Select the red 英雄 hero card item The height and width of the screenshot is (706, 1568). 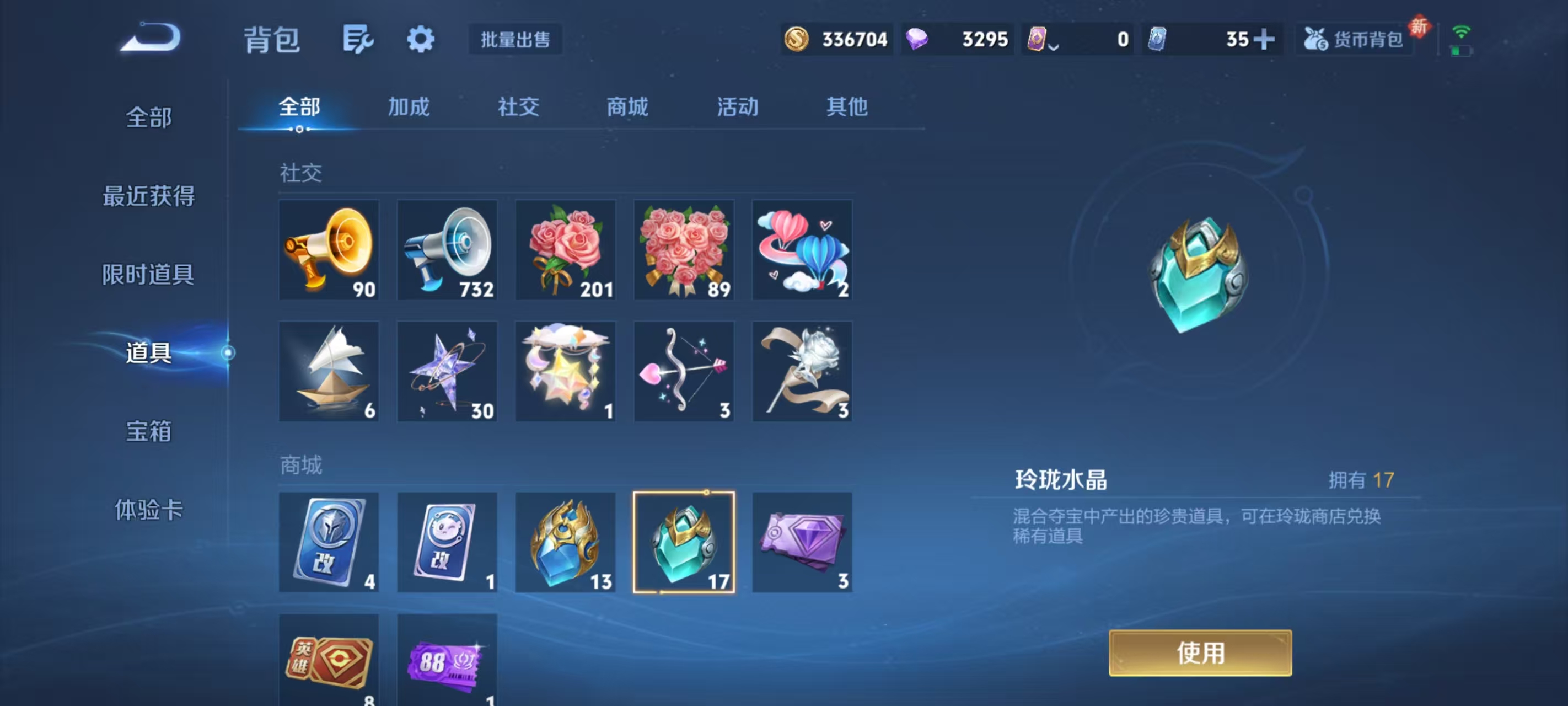pyautogui.click(x=329, y=664)
